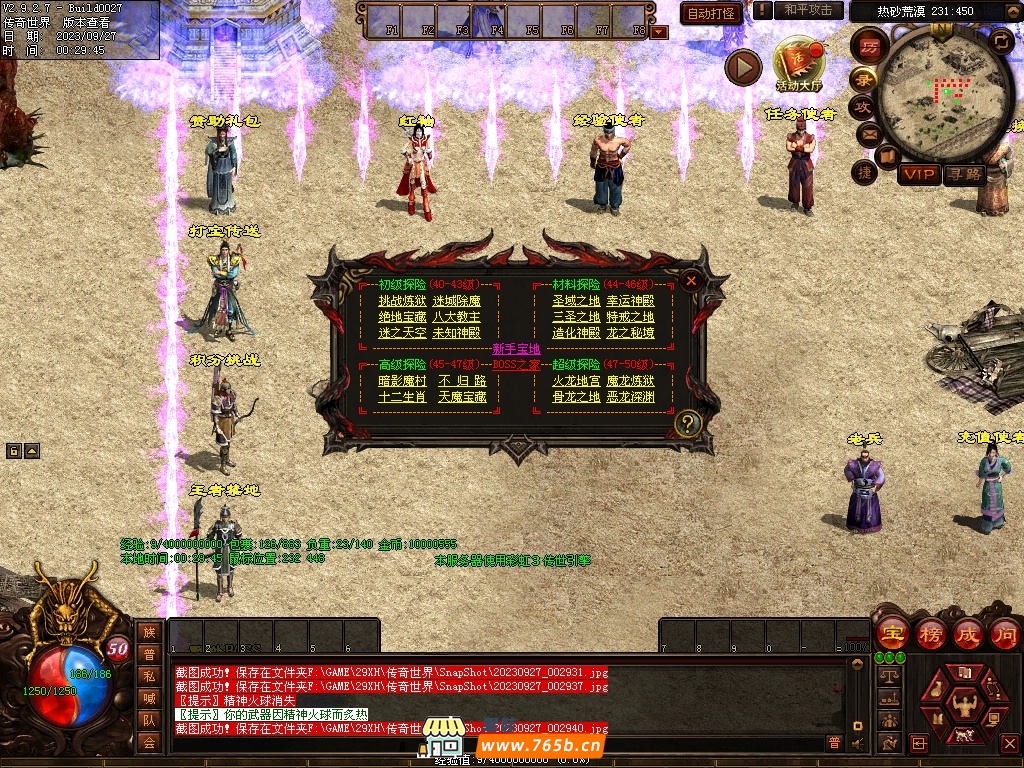Image resolution: width=1024 pixels, height=768 pixels.
Task: Open the 榜 ranking button
Action: click(932, 634)
